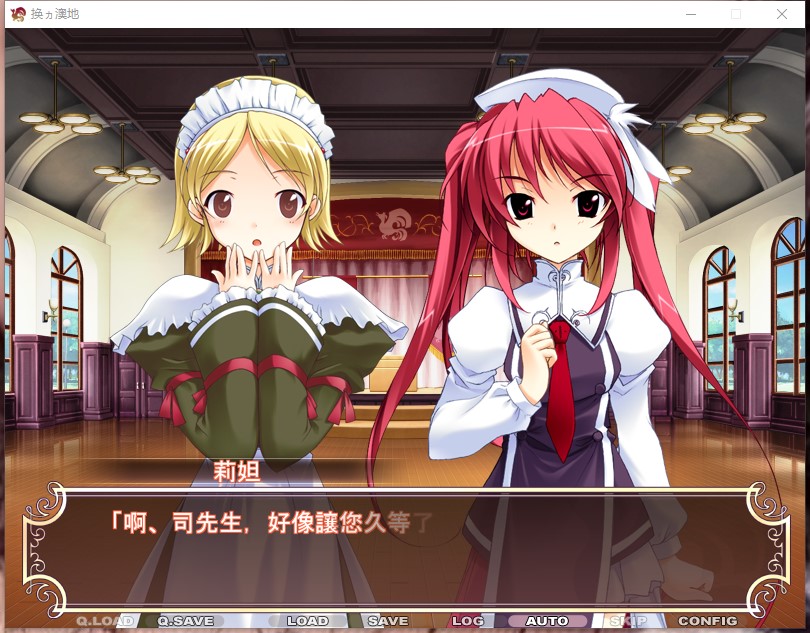The image size is (810, 633).
Task: Show the message LOG
Action: pyautogui.click(x=468, y=621)
